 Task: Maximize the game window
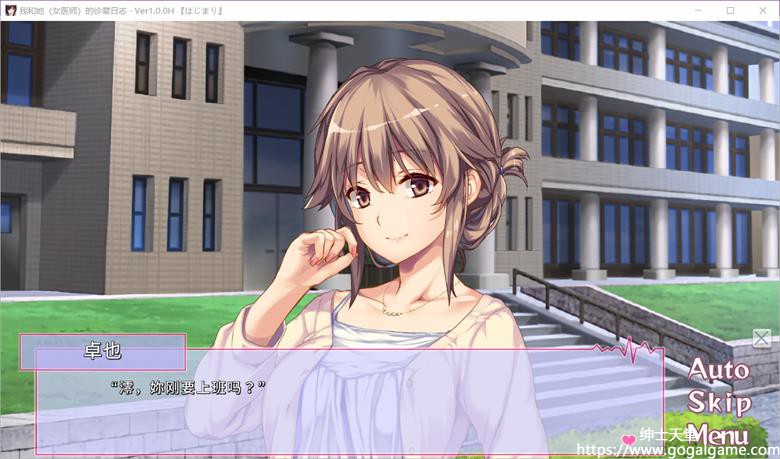coord(730,10)
